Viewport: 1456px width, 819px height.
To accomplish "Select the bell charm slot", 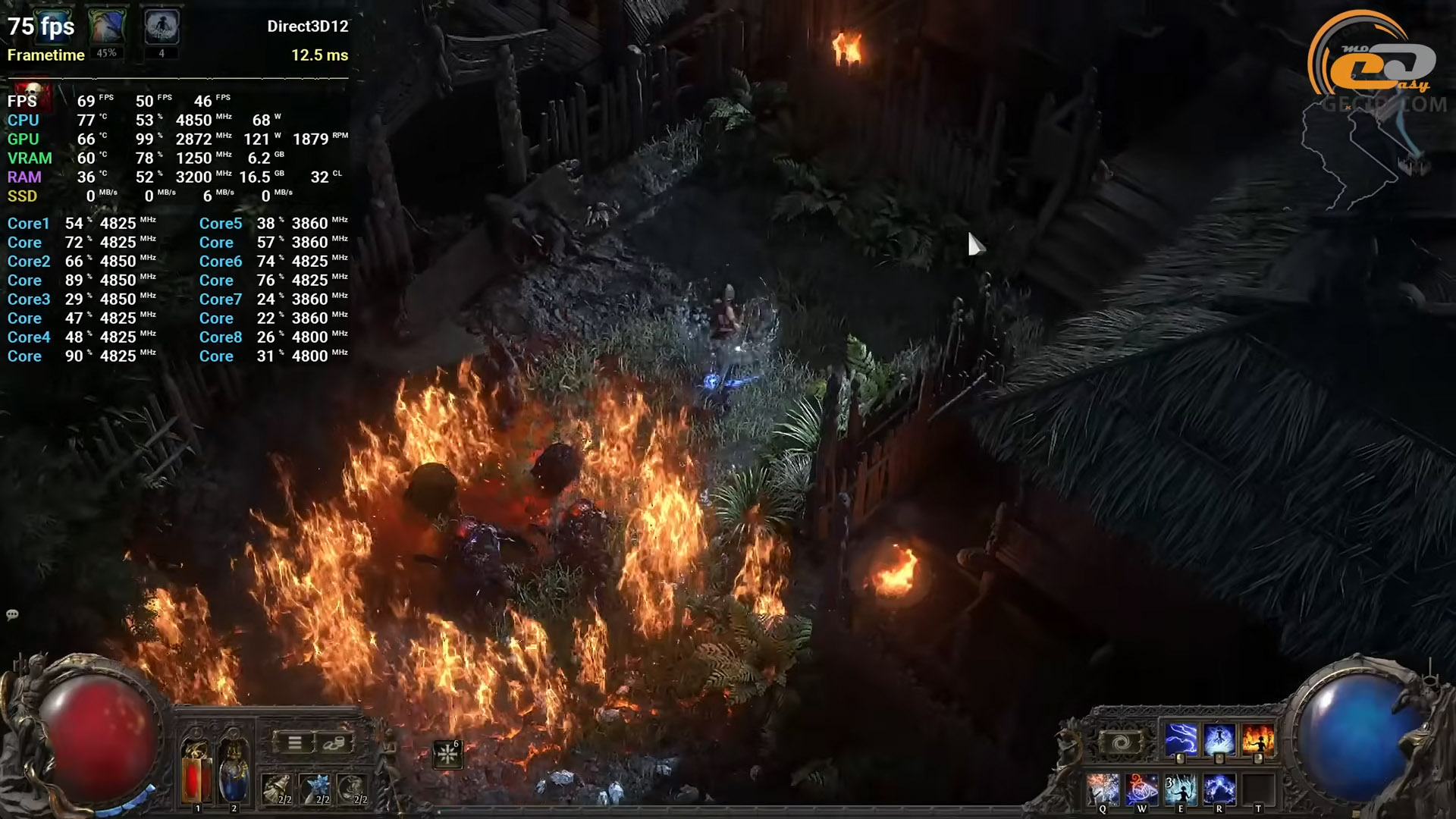I will [277, 789].
